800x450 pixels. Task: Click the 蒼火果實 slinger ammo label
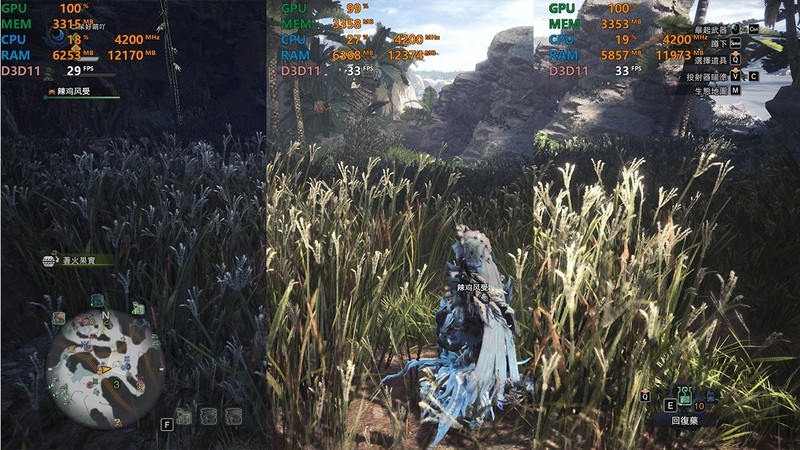point(78,260)
